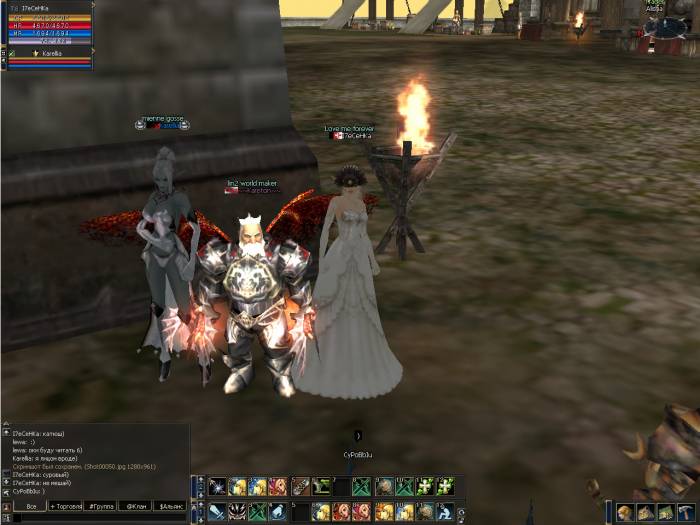Viewport: 700px width, 525px height.
Task: Open the minimap in the corner
Action: coord(667,27)
